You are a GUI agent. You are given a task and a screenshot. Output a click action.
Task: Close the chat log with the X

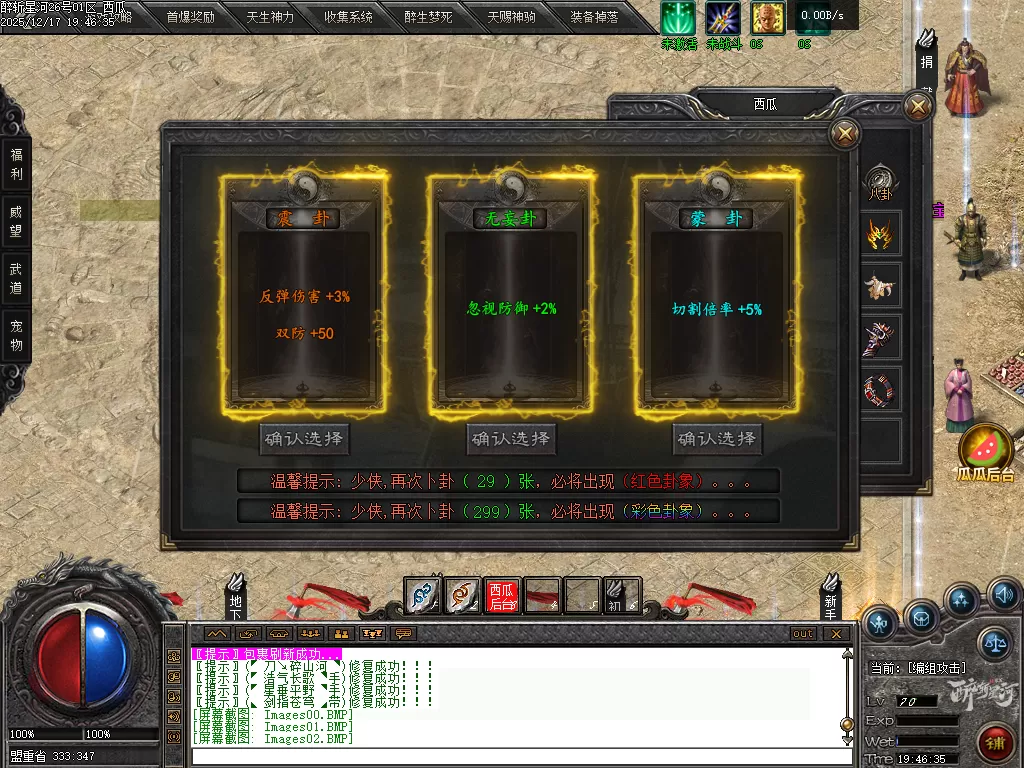point(835,633)
